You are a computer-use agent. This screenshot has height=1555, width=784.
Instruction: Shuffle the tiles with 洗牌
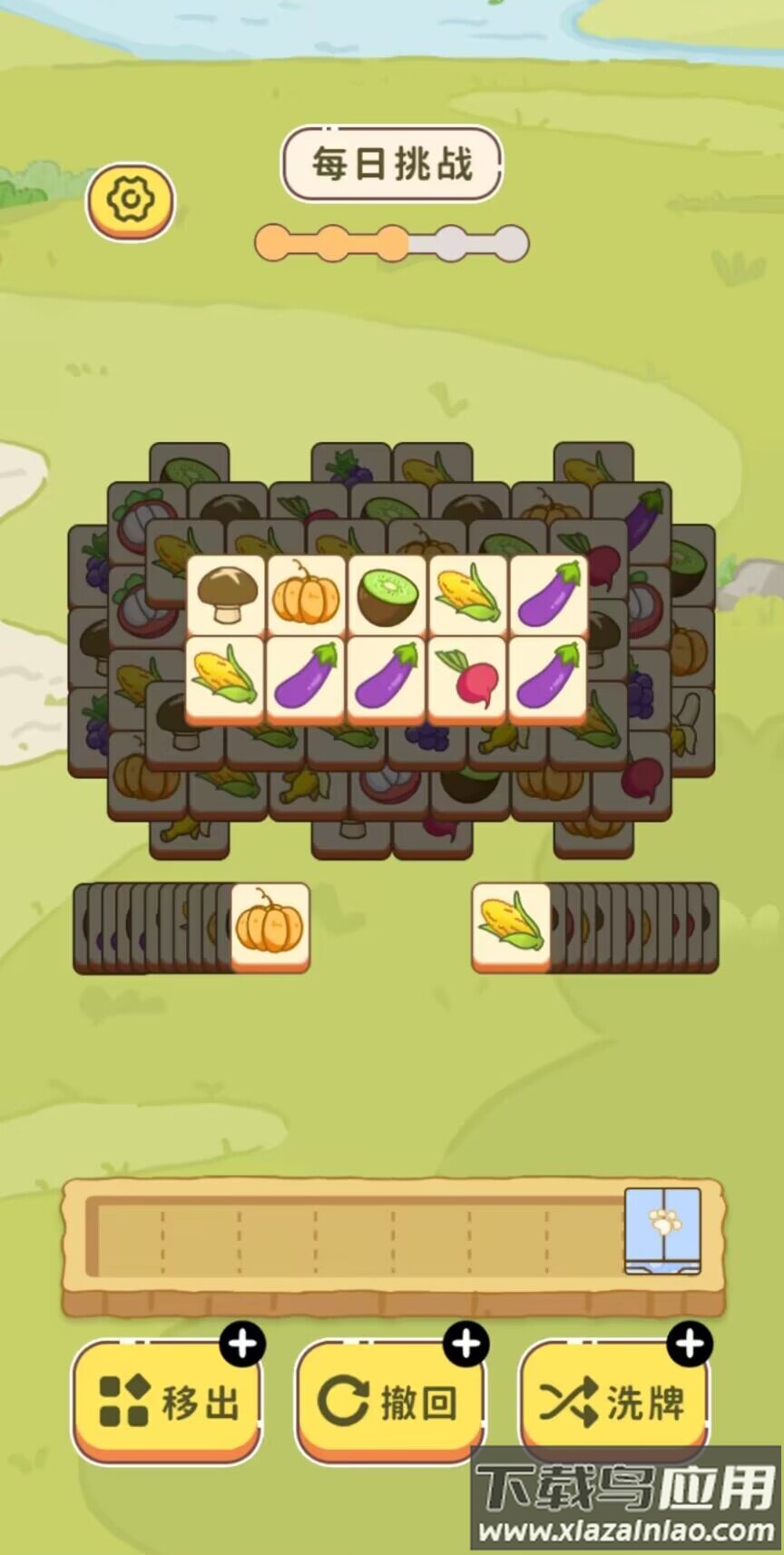(613, 1401)
